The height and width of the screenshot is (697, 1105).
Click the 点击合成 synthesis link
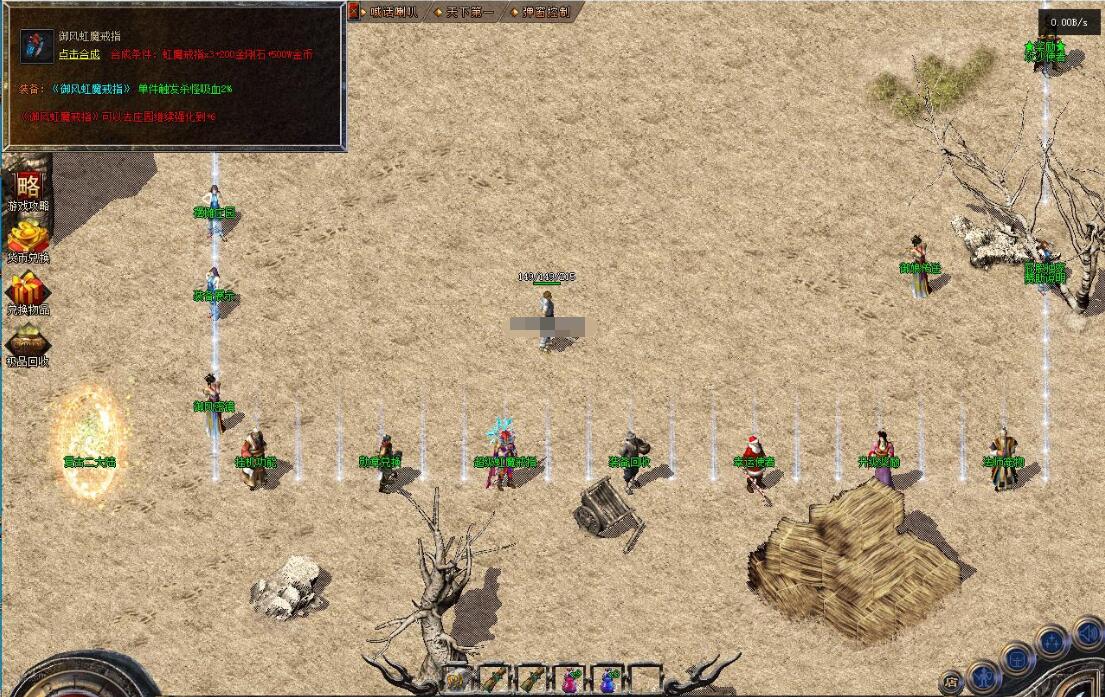(79, 54)
